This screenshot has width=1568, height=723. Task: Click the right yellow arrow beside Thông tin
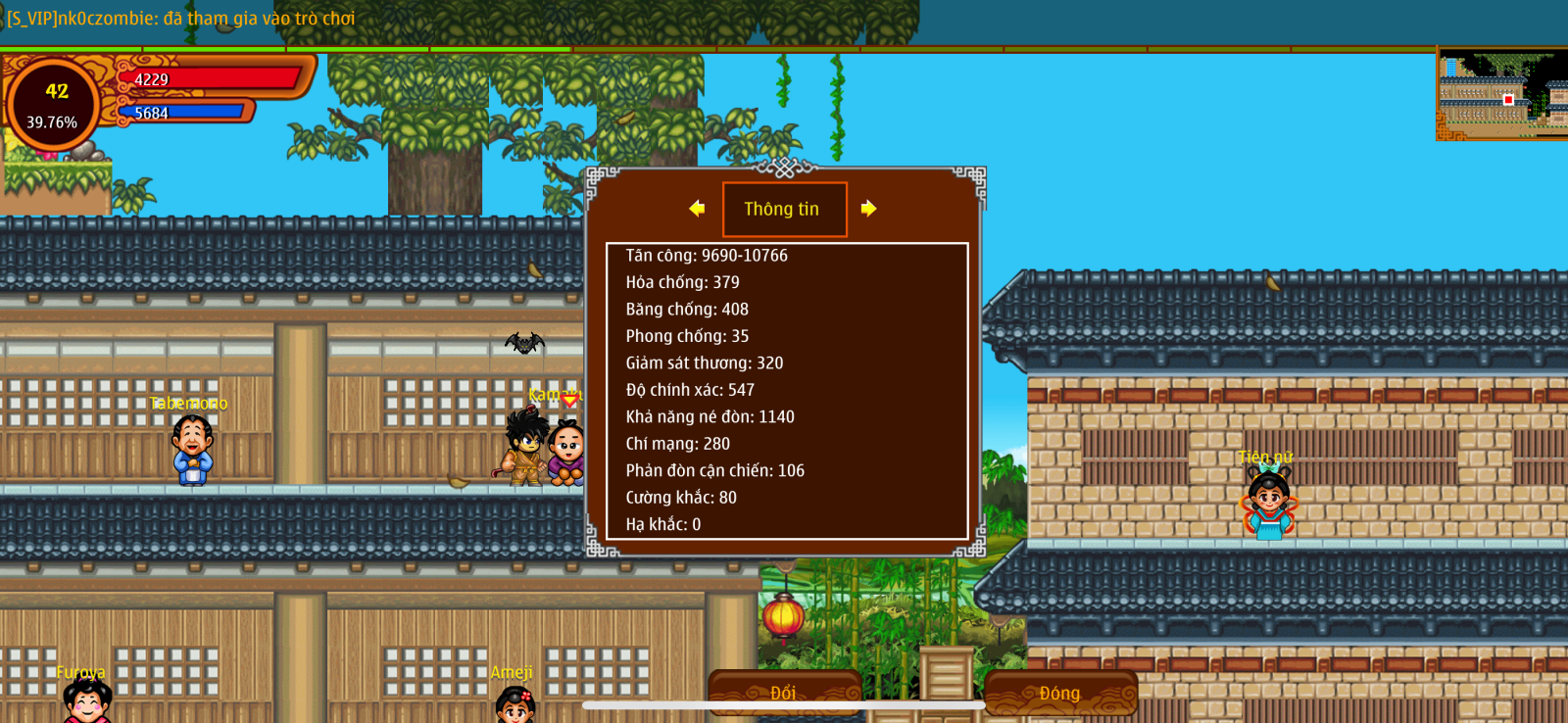pyautogui.click(x=868, y=209)
